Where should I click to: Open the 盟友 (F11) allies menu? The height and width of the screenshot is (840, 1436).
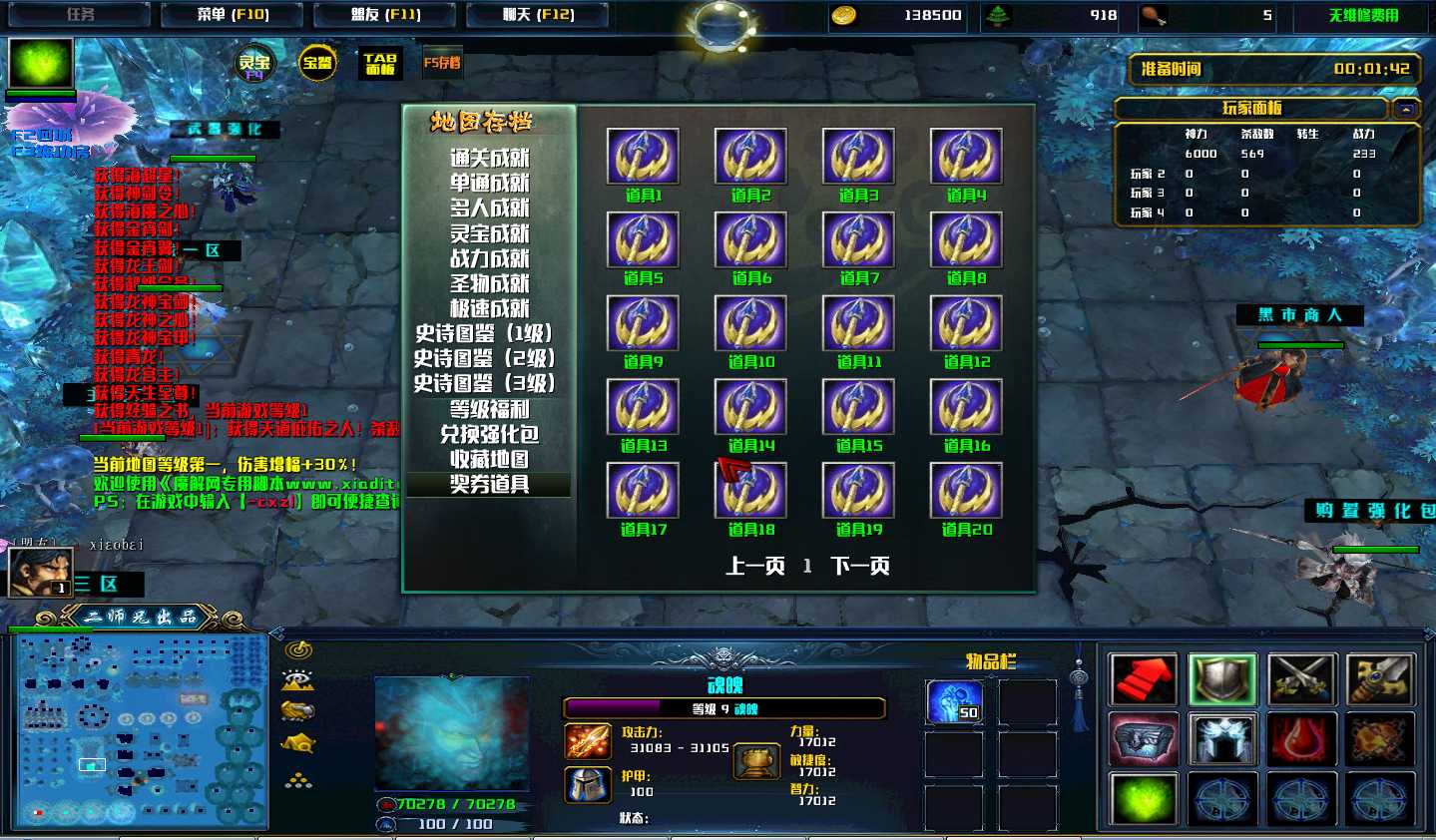(x=385, y=15)
